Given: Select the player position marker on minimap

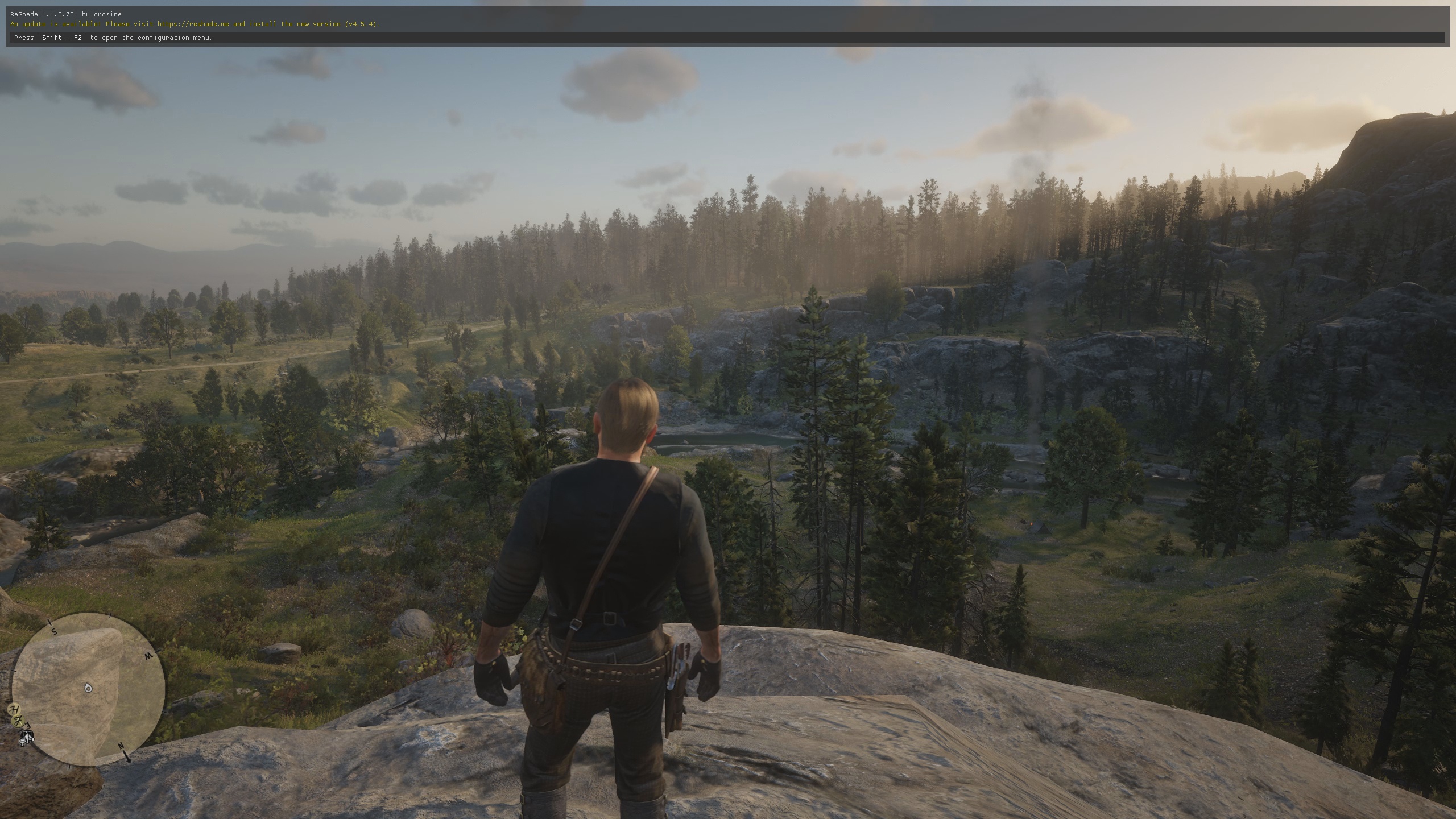Looking at the screenshot, I should coord(88,688).
